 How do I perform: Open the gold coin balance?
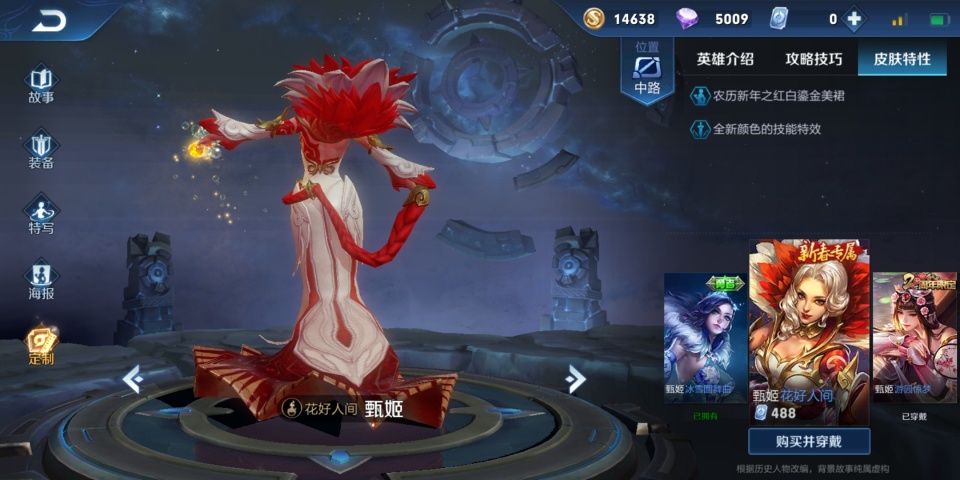pos(620,19)
